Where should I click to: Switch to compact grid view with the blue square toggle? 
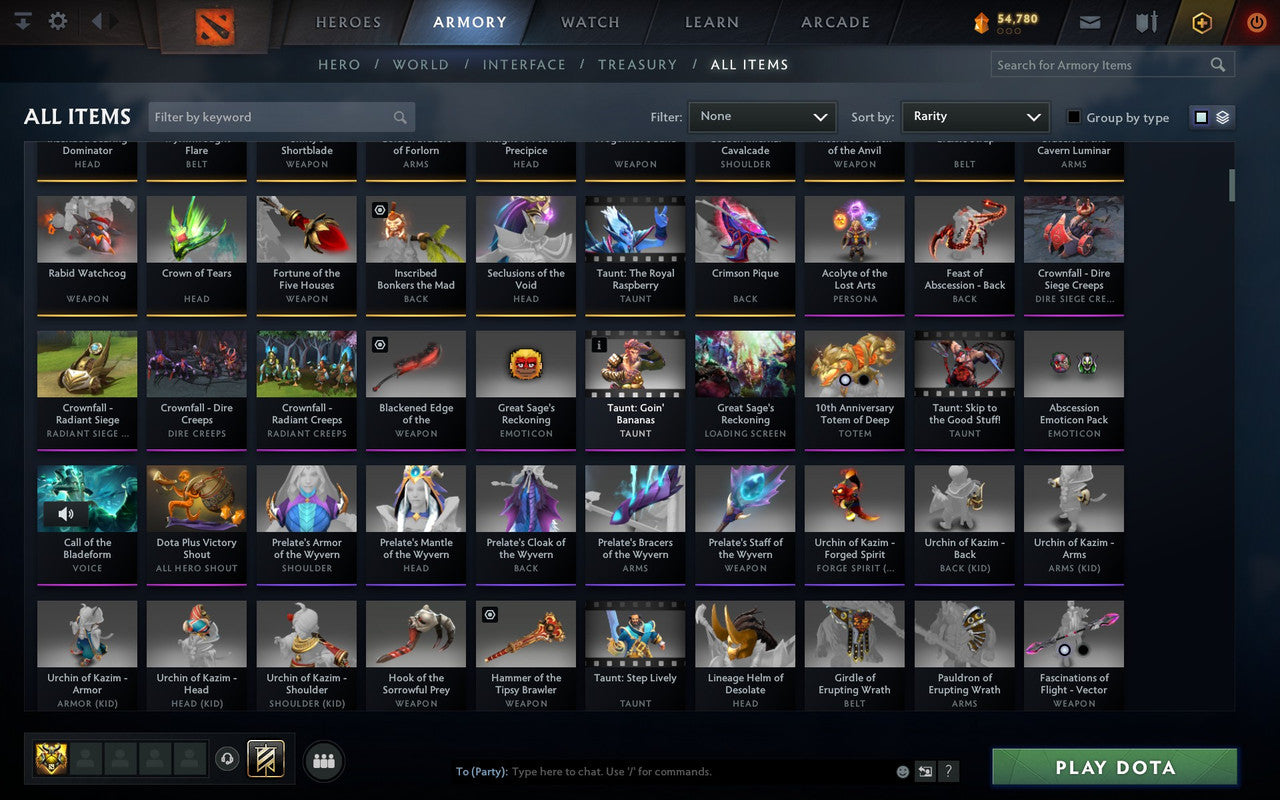click(1200, 116)
